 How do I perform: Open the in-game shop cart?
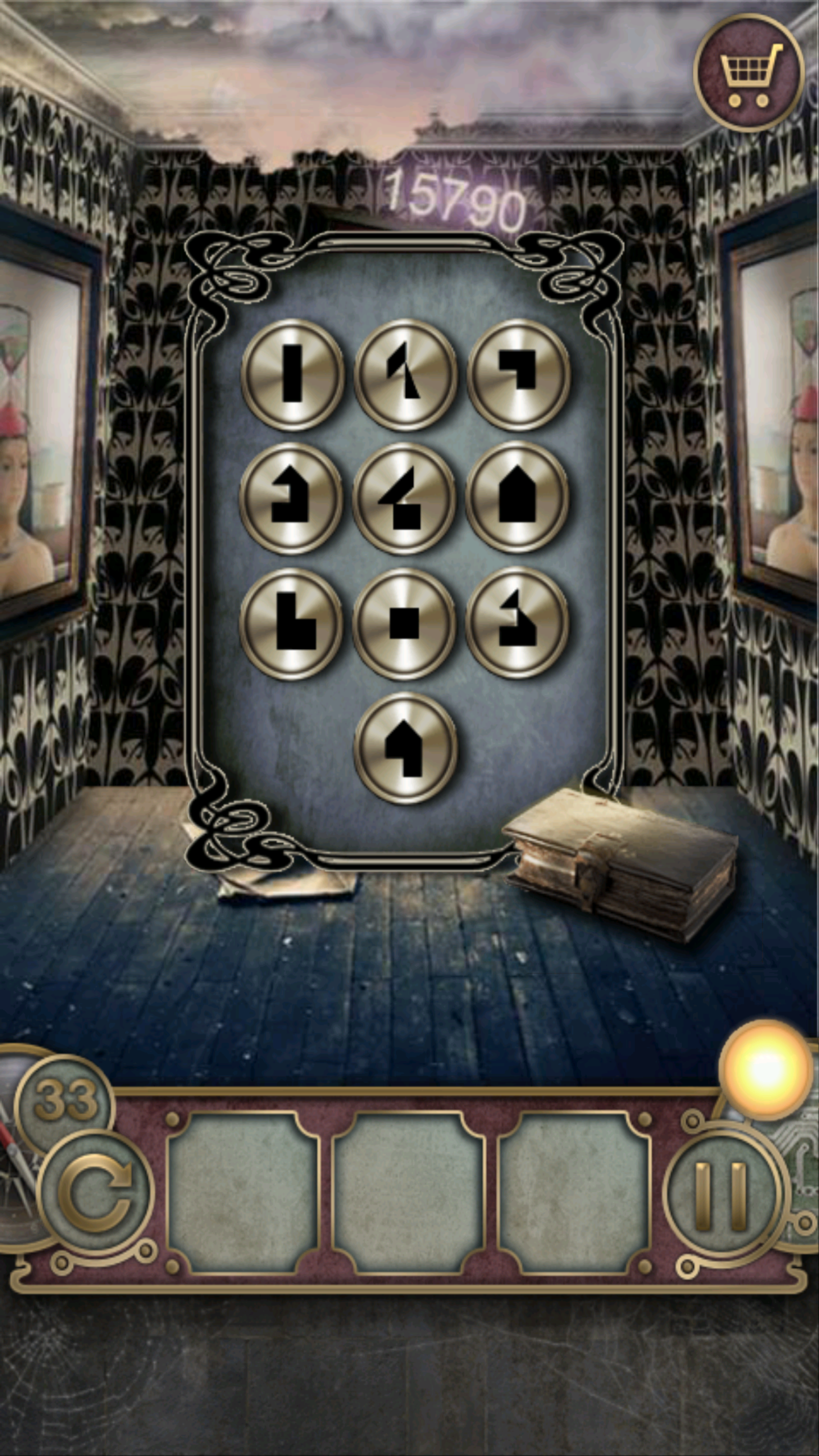coord(748,71)
